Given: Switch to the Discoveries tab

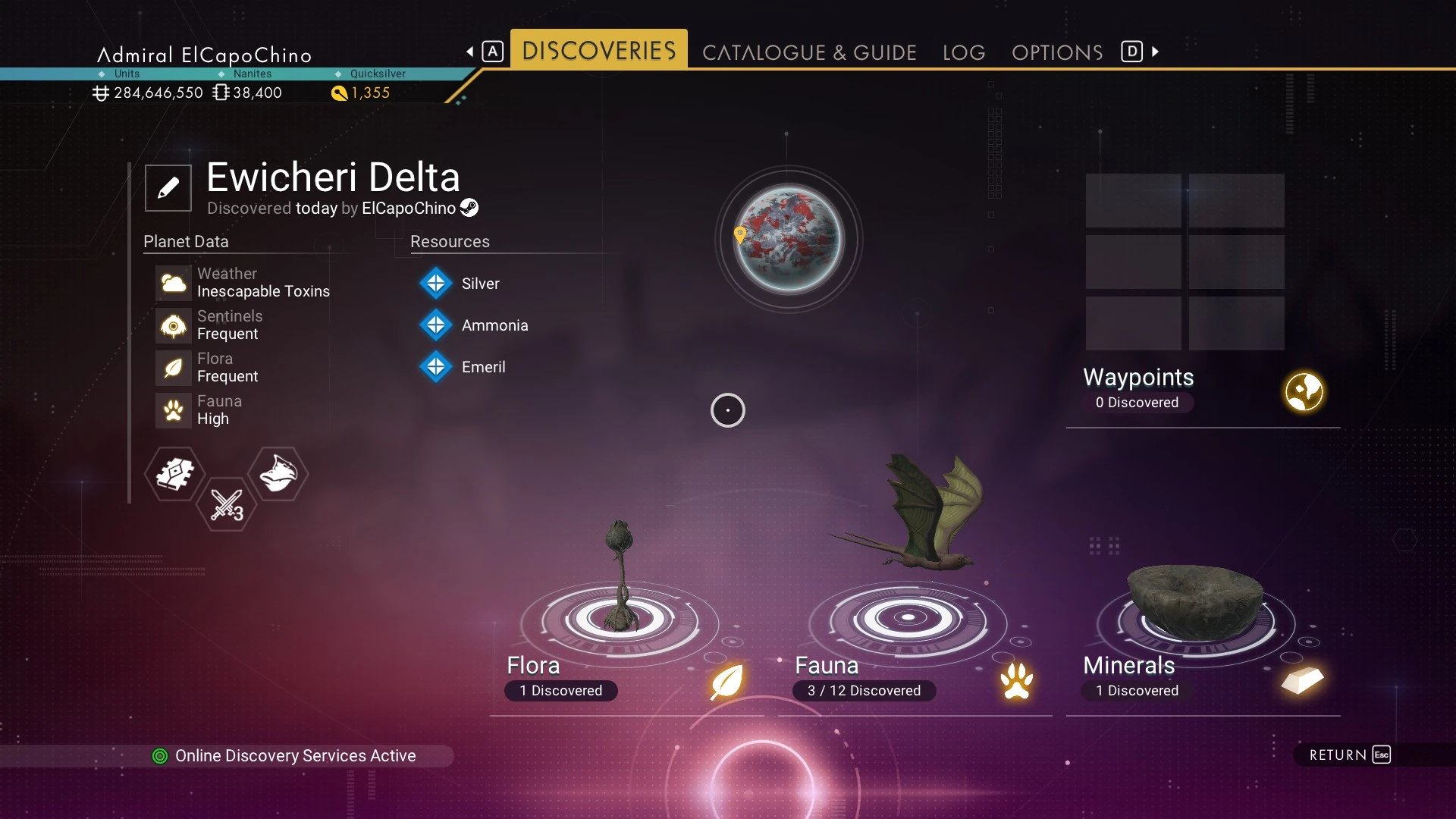Looking at the screenshot, I should [598, 51].
